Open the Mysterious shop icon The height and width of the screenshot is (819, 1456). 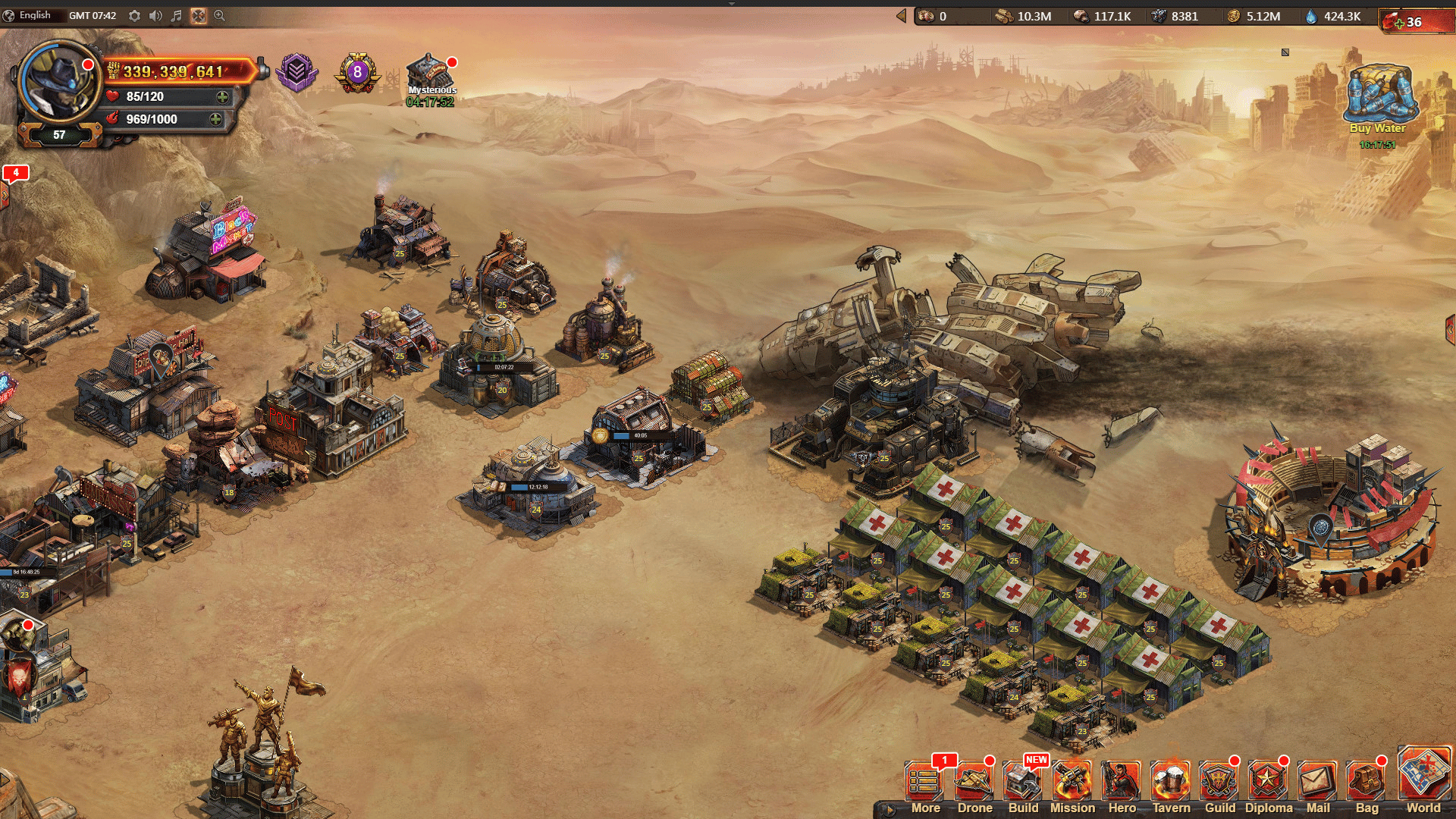point(430,74)
